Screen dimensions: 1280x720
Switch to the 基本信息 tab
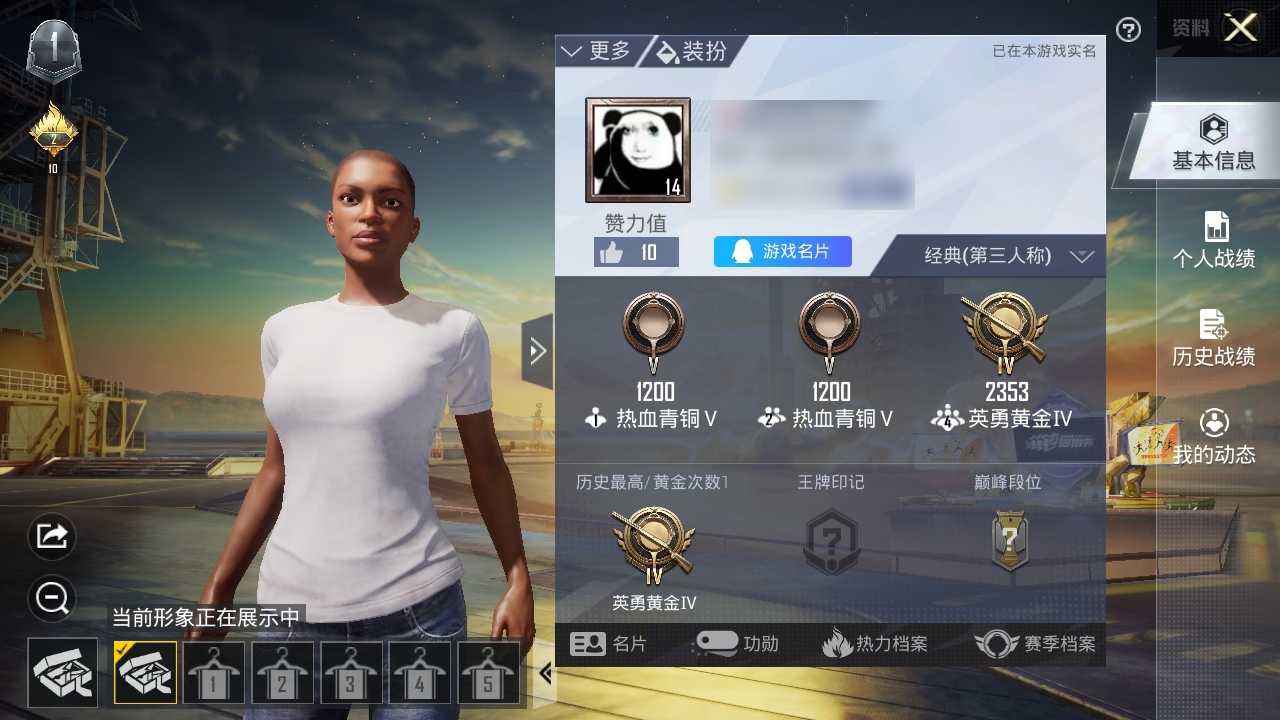coord(1213,143)
